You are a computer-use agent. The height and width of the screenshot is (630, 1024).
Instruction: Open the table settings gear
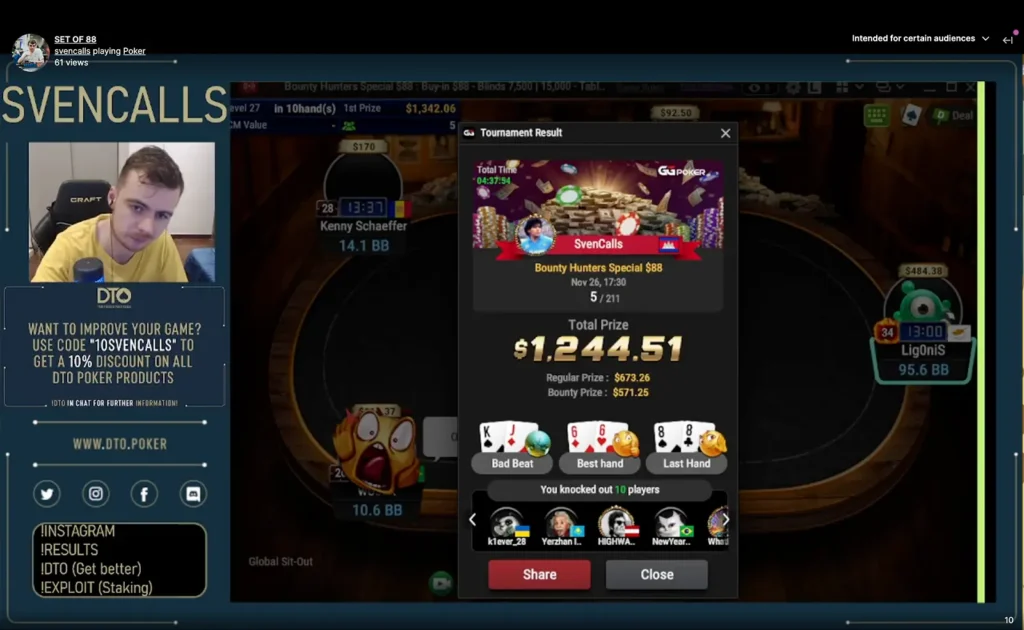(x=793, y=87)
